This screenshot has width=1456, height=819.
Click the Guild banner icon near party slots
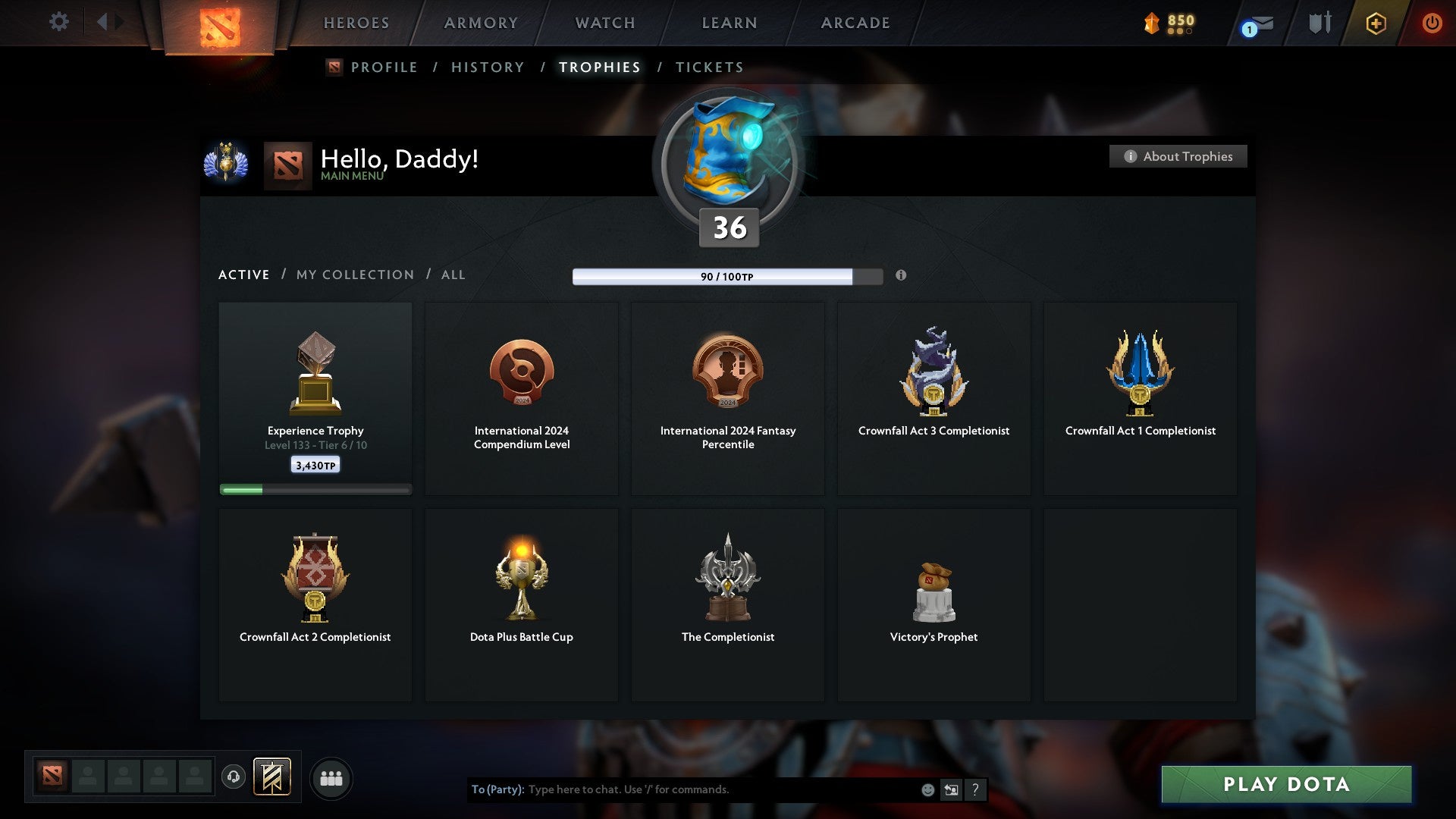(x=272, y=777)
